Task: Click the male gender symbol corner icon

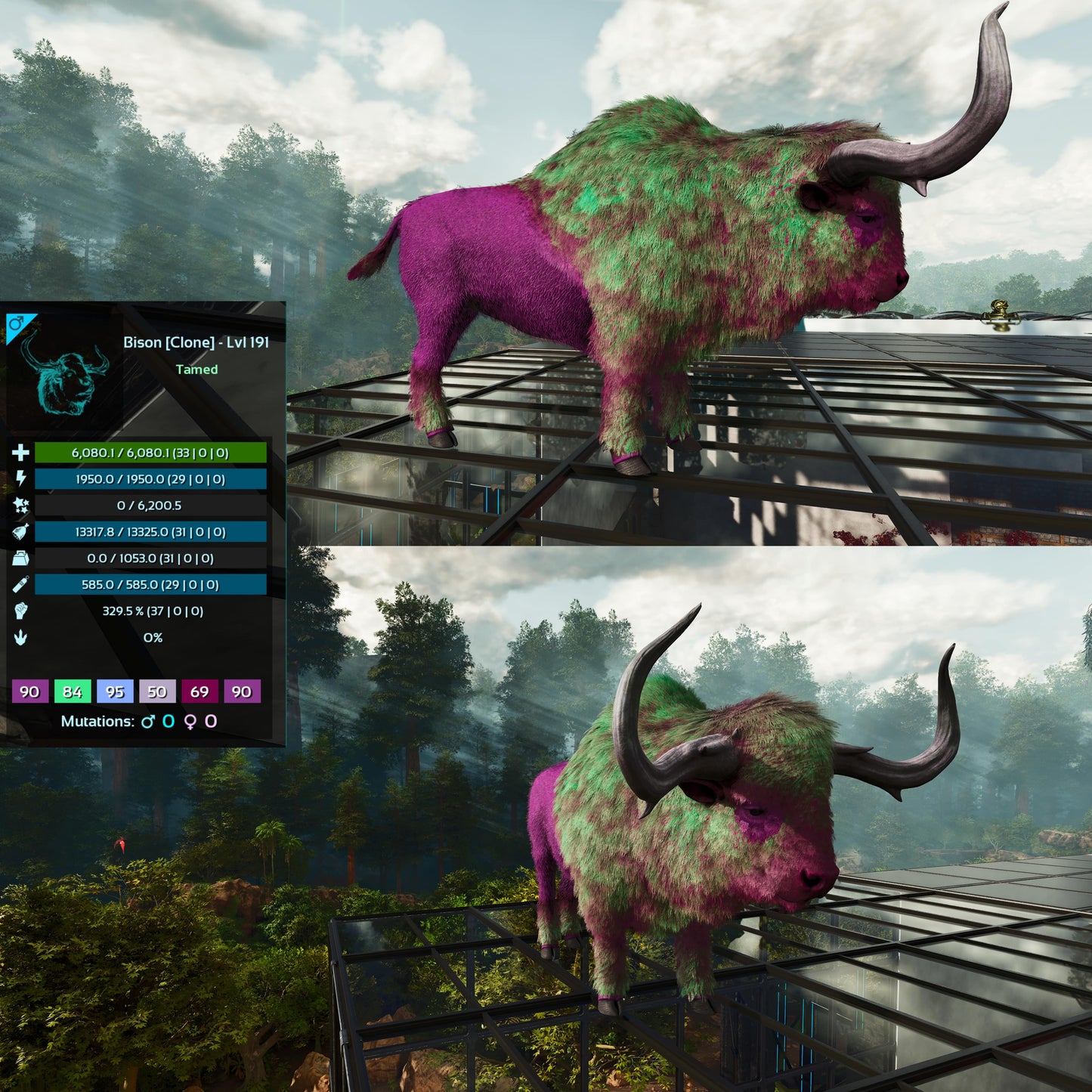Action: pos(17,325)
